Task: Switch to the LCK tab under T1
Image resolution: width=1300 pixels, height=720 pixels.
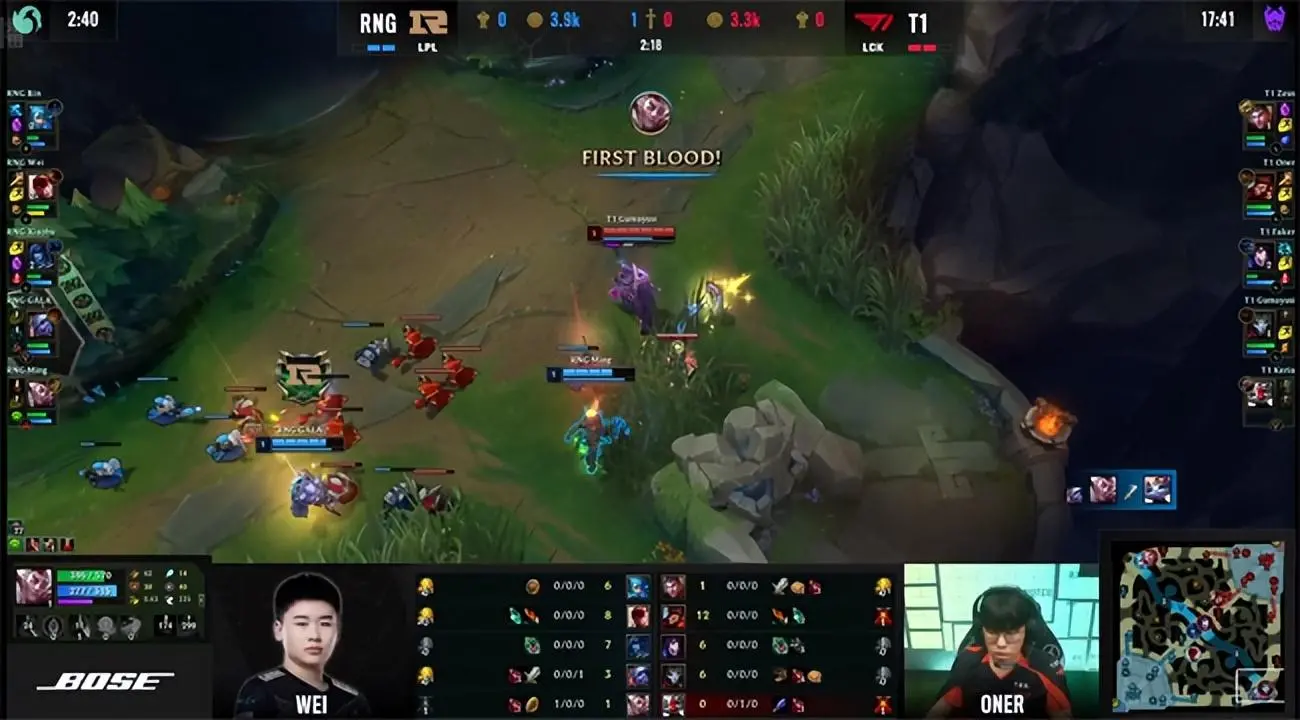Action: 871,45
